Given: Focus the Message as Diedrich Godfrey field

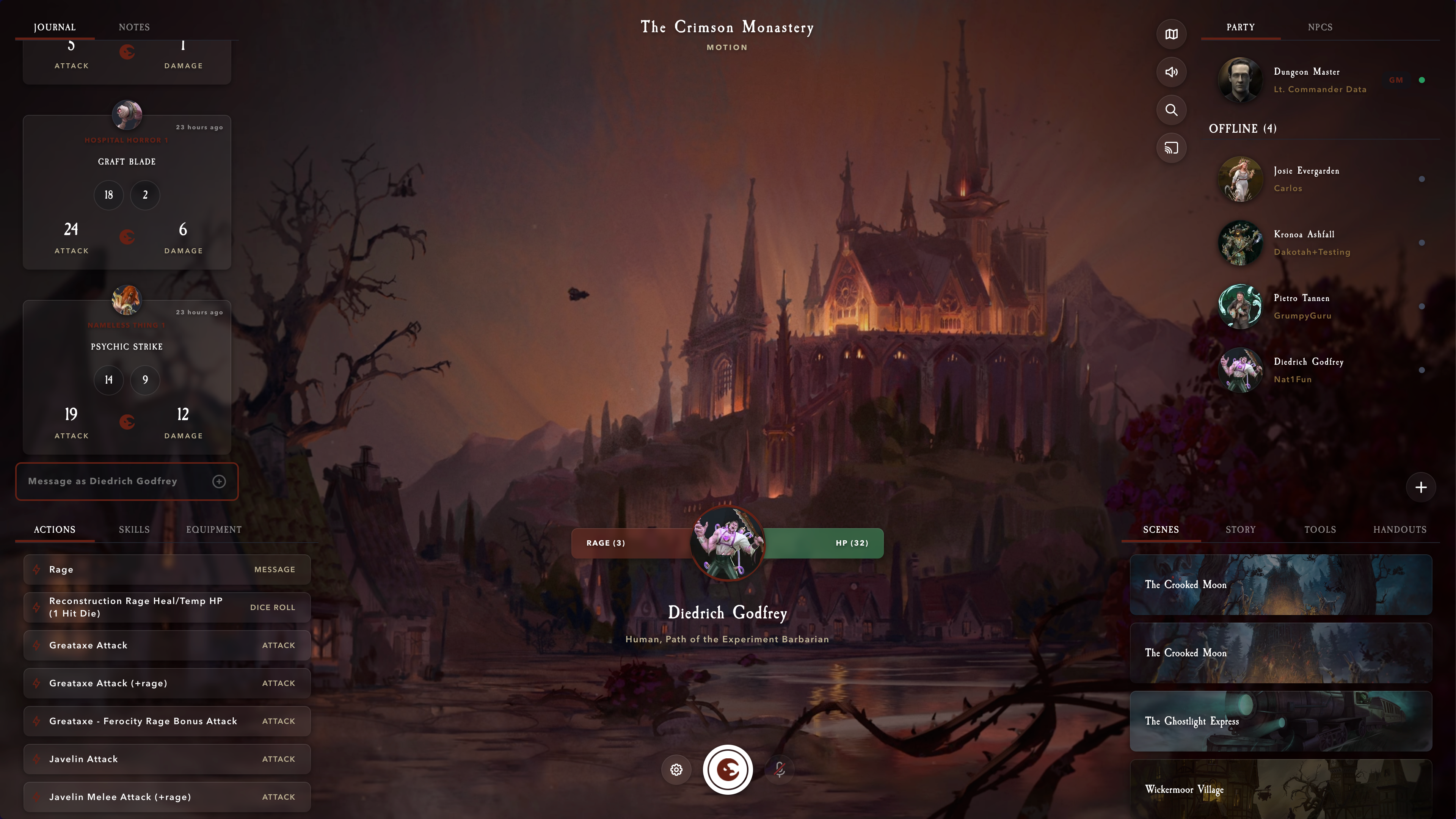Looking at the screenshot, I should click(116, 482).
